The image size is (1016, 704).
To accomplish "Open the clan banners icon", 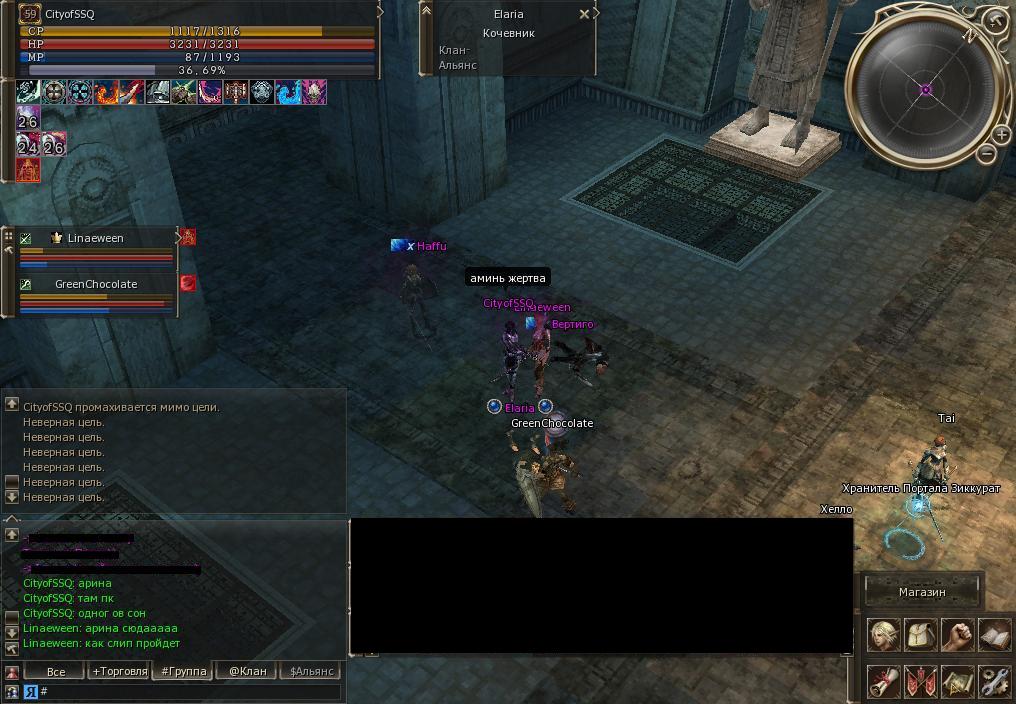I will pyautogui.click(x=920, y=681).
